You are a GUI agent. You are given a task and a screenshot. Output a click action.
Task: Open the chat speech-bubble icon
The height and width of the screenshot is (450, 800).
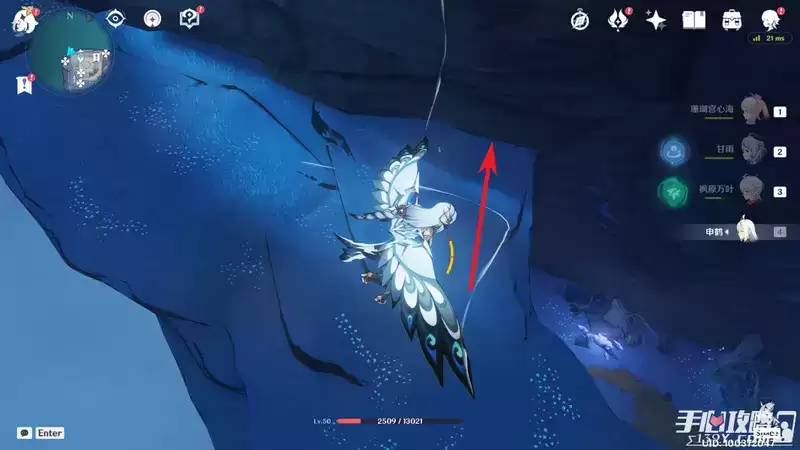[x=24, y=433]
